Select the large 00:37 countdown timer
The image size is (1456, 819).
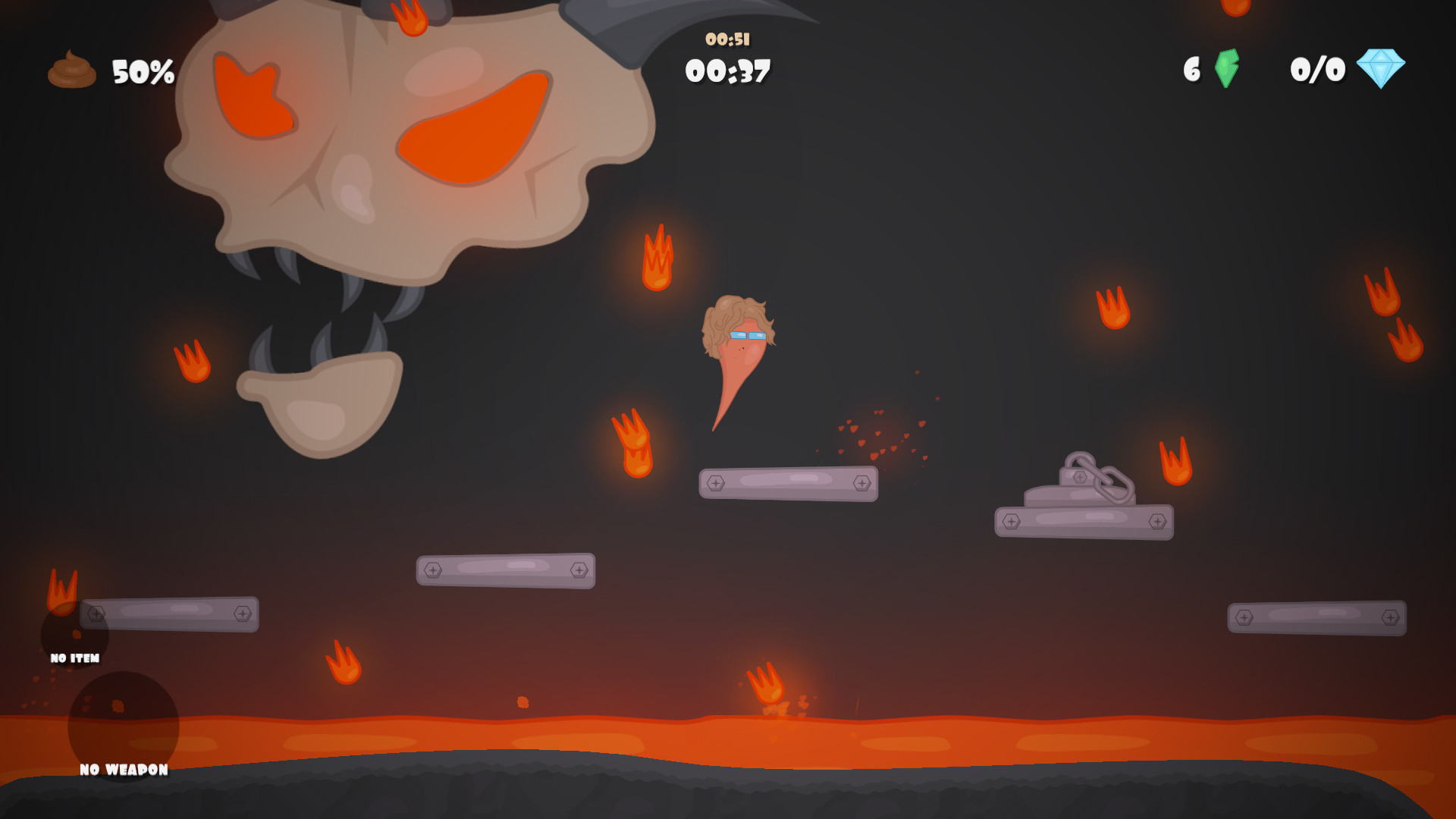click(x=728, y=72)
